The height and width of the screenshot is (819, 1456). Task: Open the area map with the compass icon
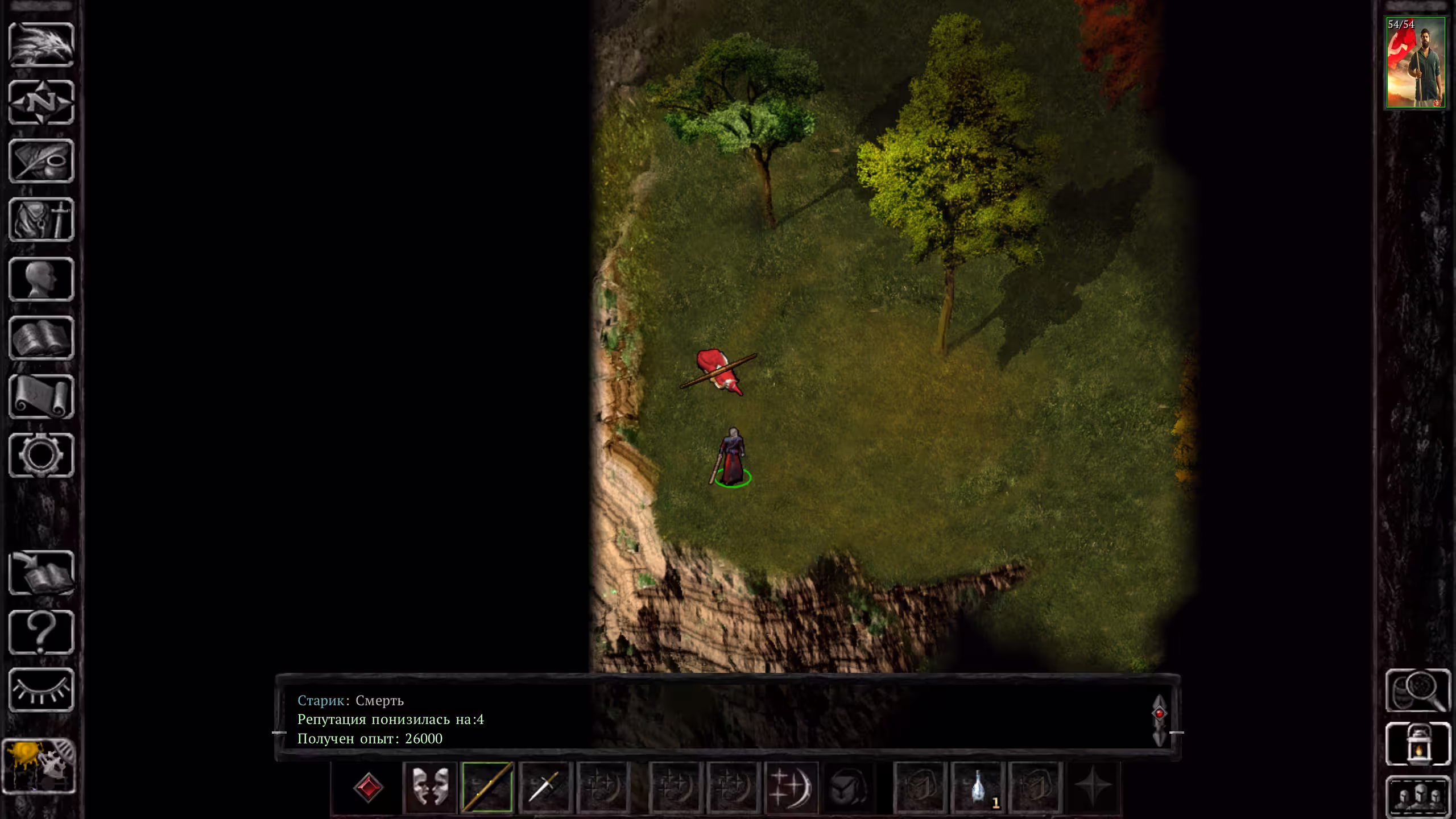point(42,103)
